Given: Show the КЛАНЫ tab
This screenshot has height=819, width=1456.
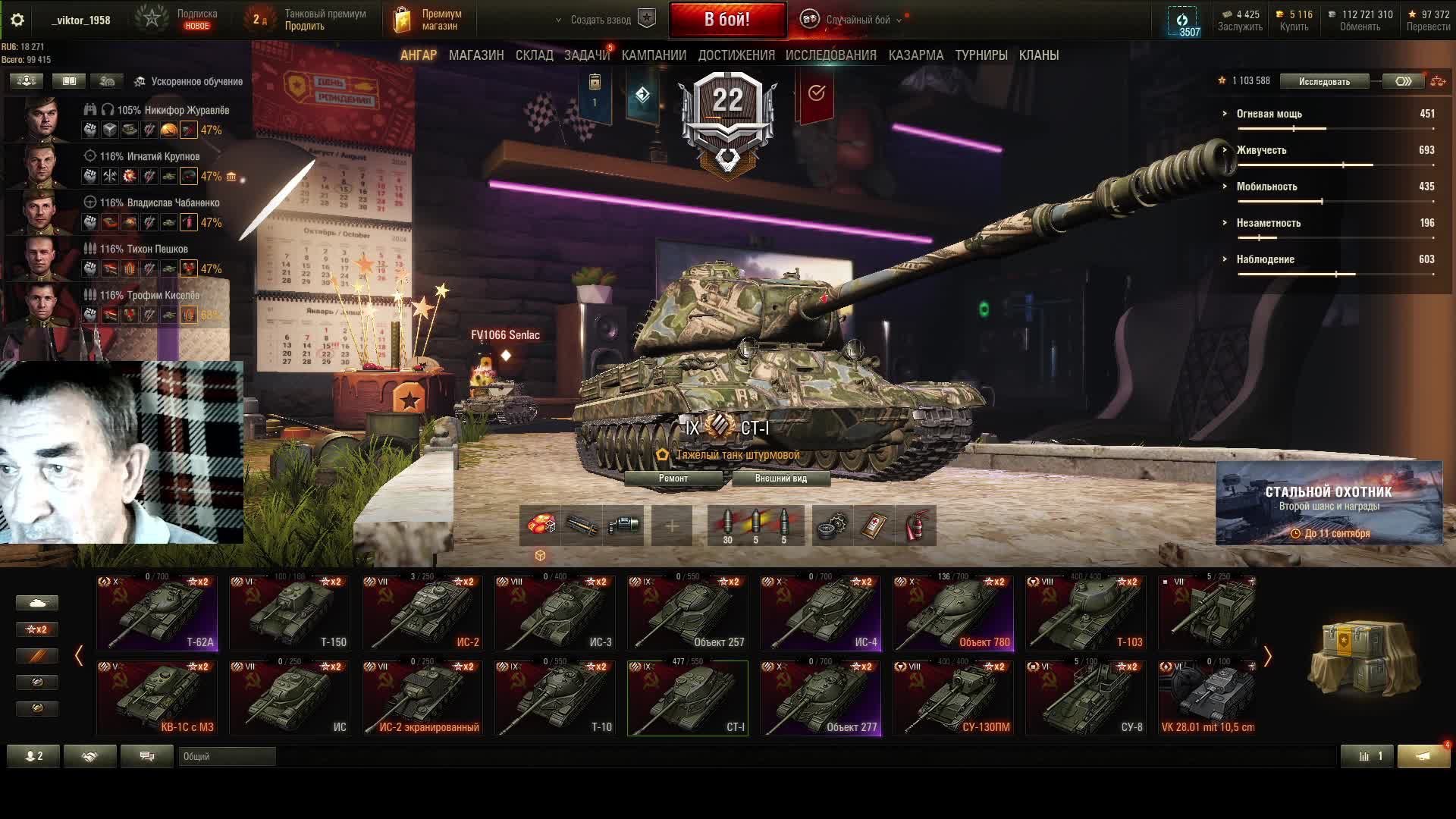Looking at the screenshot, I should pos(1039,55).
